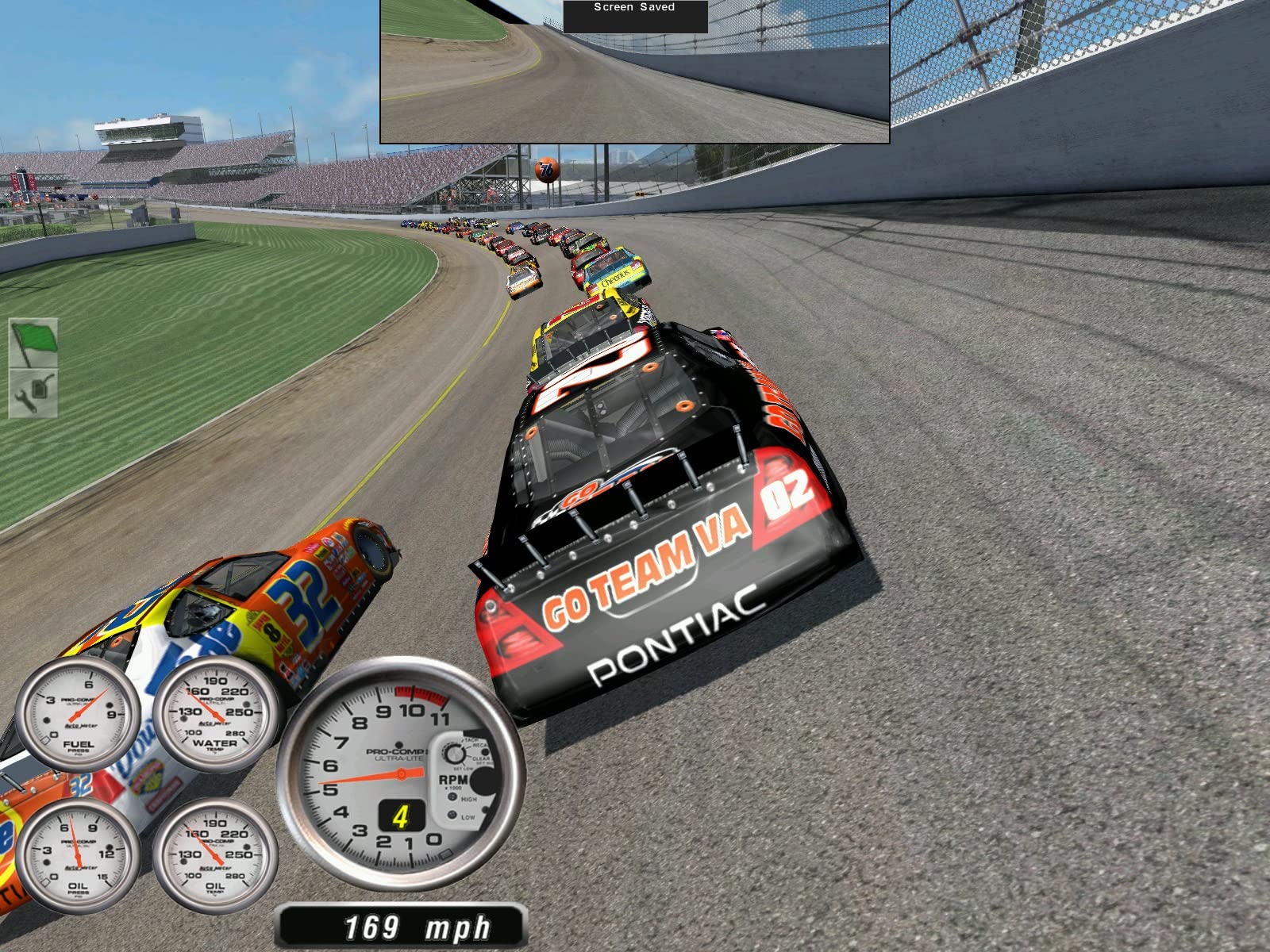This screenshot has height=952, width=1270.
Task: Select the green flag status icon
Action: (33, 340)
